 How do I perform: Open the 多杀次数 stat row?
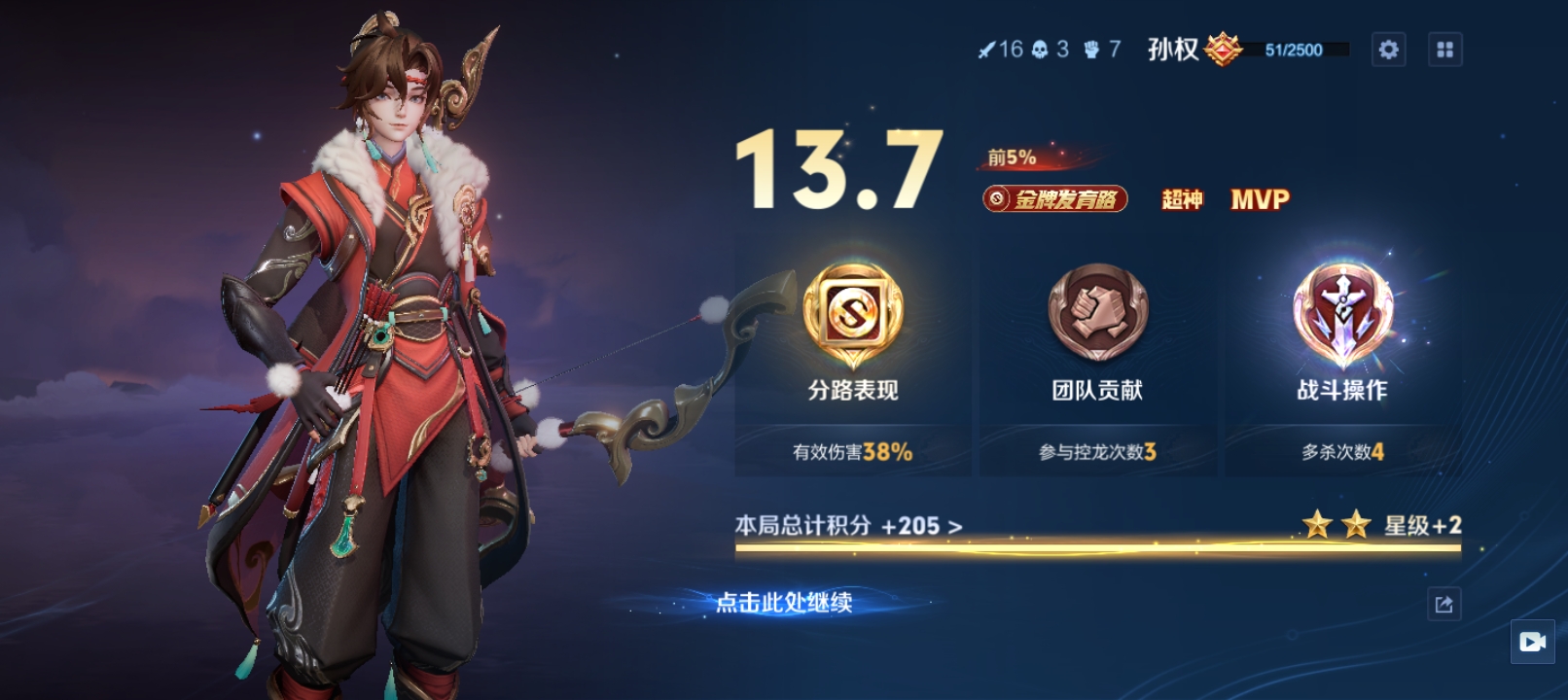1342,452
